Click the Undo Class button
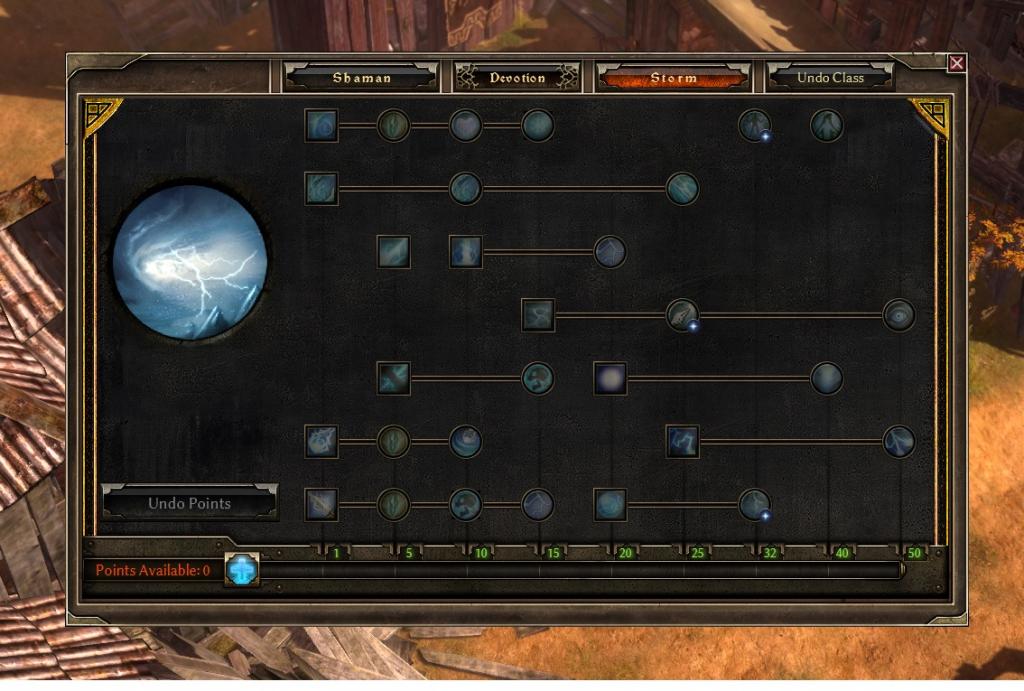 click(829, 77)
